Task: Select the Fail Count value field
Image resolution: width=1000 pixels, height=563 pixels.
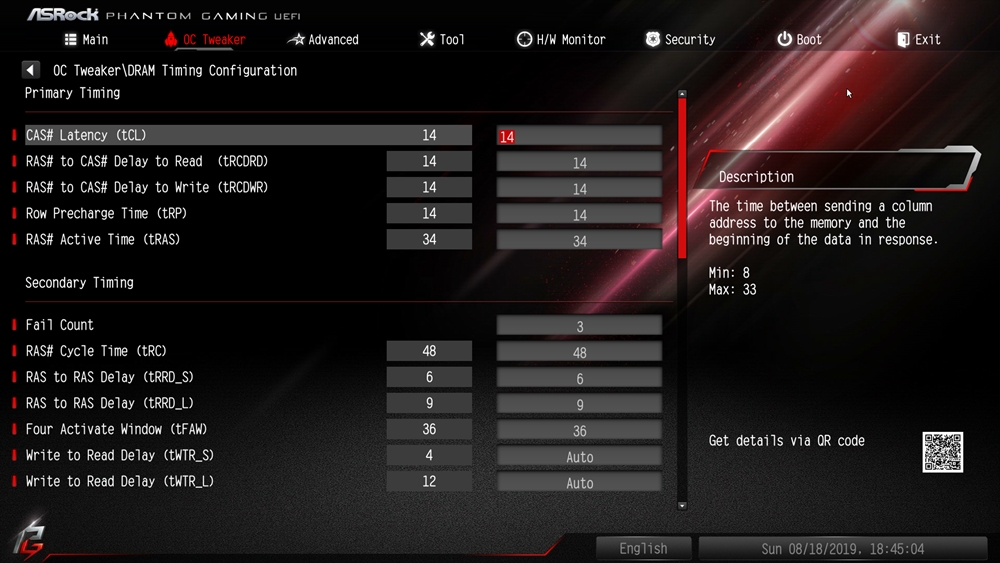Action: coord(579,326)
